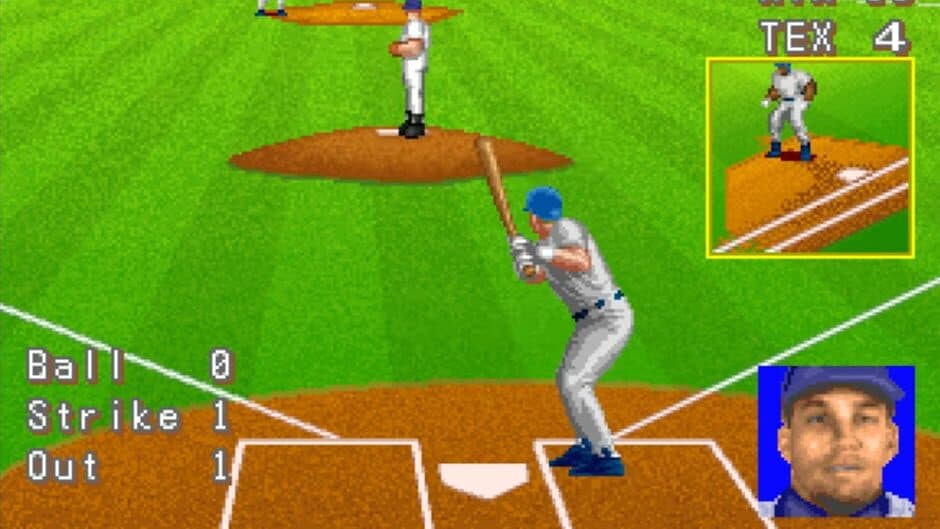Click the yellow-framed base runner inset view

click(x=810, y=157)
